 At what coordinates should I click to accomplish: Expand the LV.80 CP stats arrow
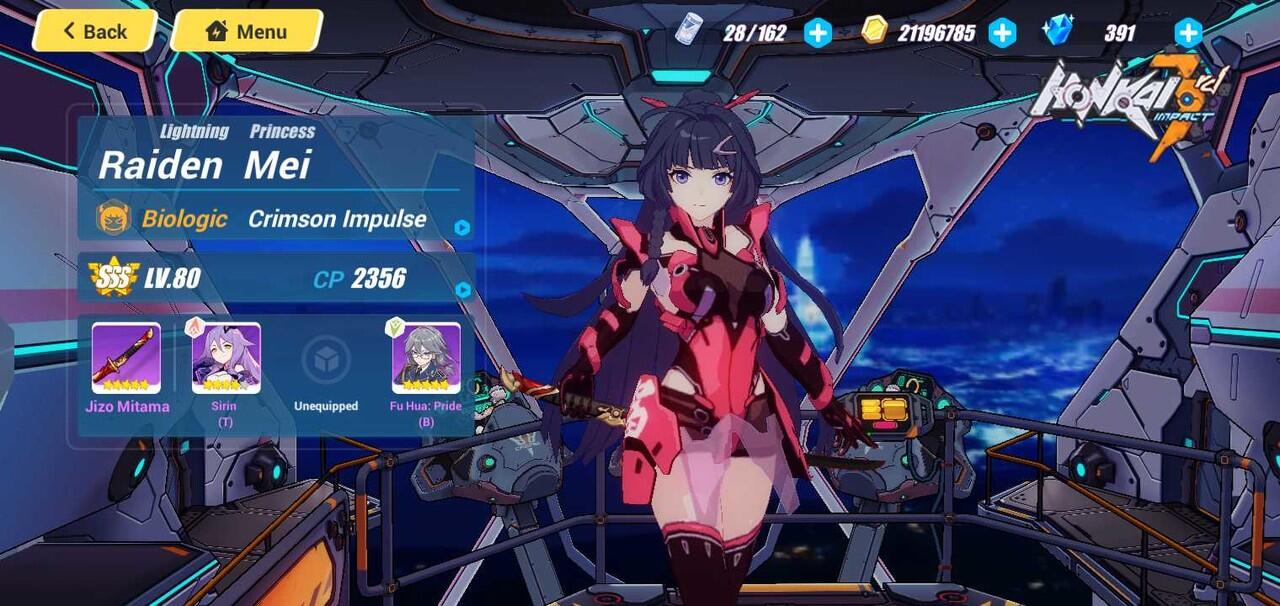tap(462, 290)
